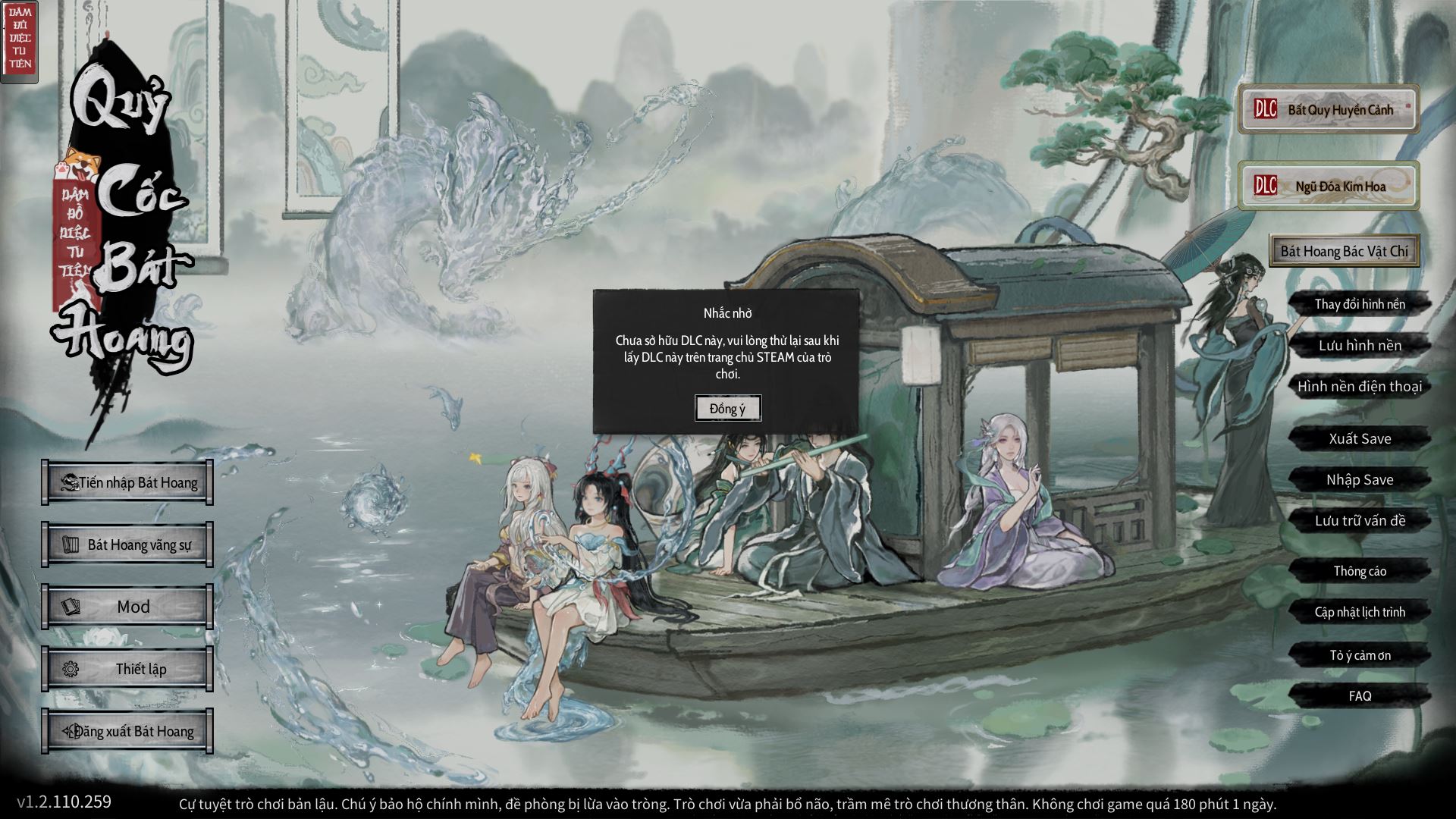The height and width of the screenshot is (819, 1456).
Task: Click the scroll book icon on Bát Hoang vãng sự
Action: click(71, 543)
